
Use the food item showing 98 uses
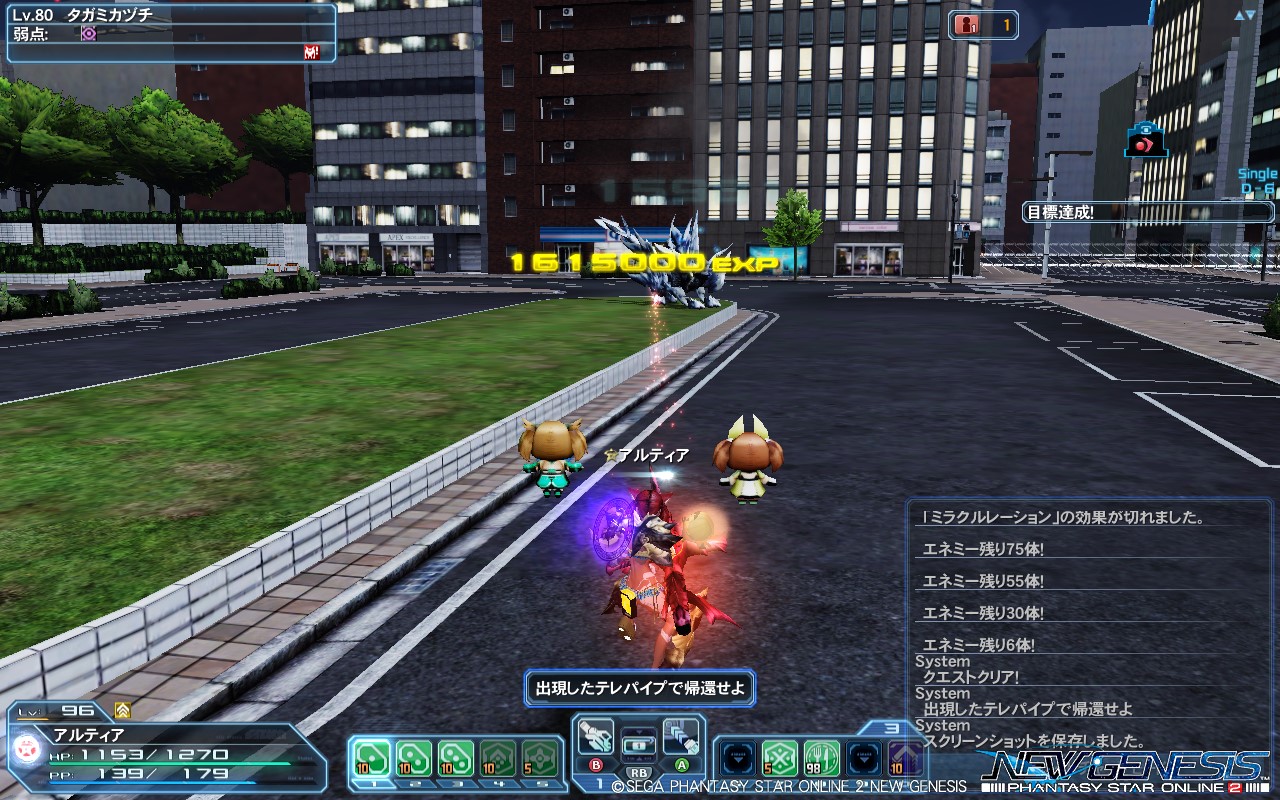pyautogui.click(x=820, y=758)
